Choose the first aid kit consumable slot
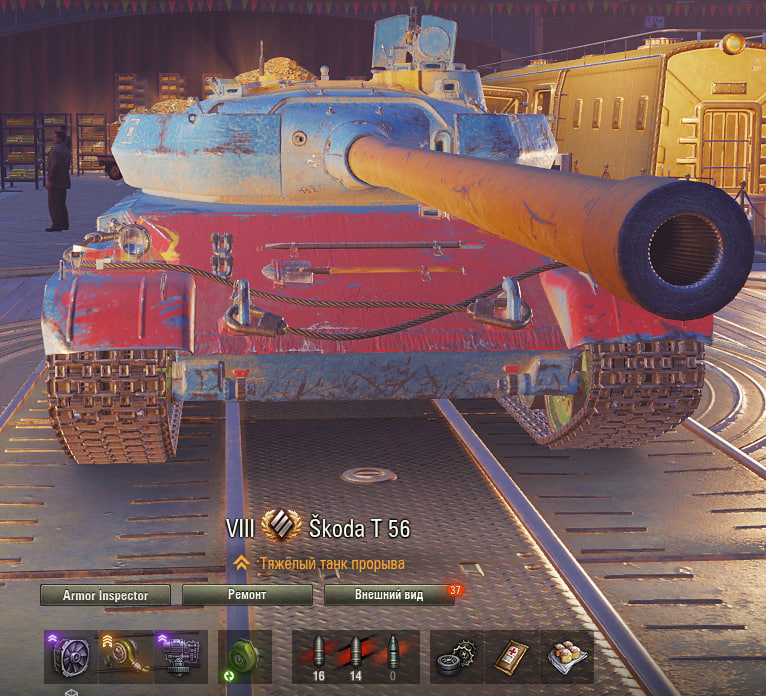Screen dimensions: 766x696 point(511,656)
